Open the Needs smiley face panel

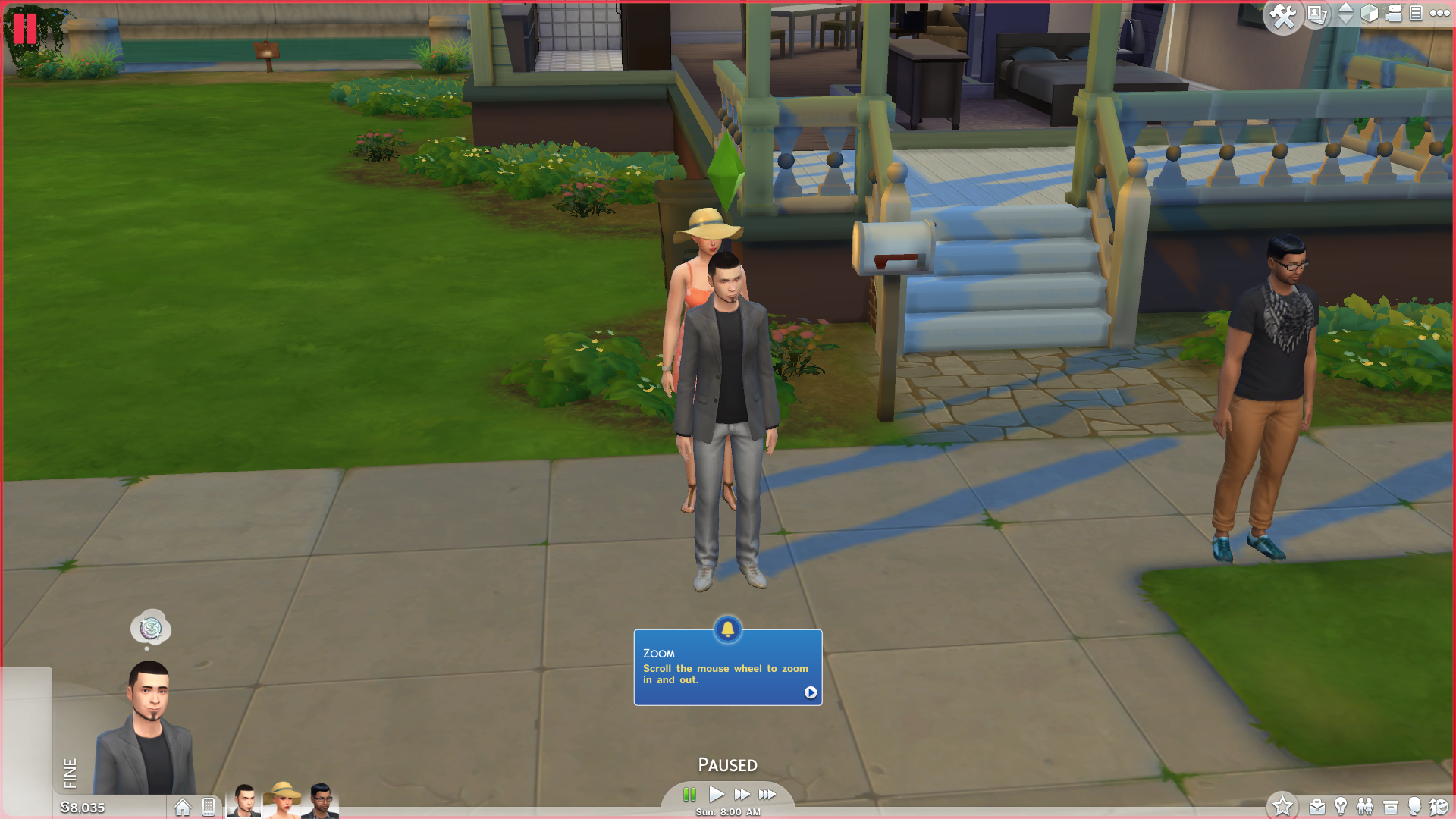[x=1439, y=807]
